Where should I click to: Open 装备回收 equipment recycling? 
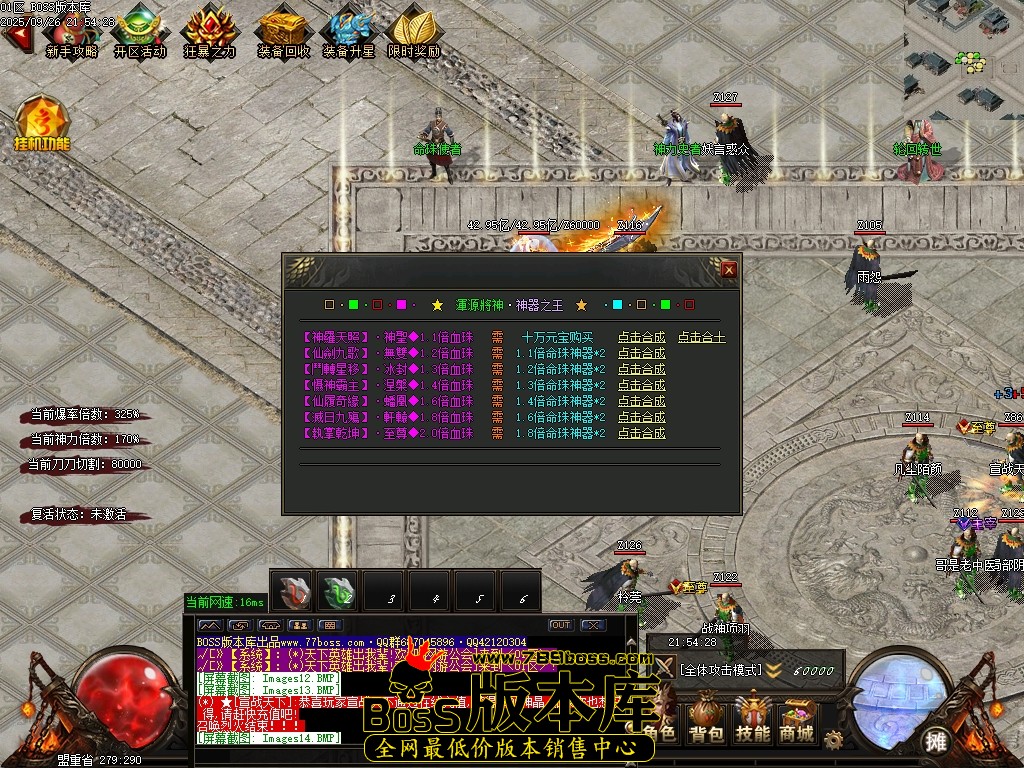coord(283,32)
